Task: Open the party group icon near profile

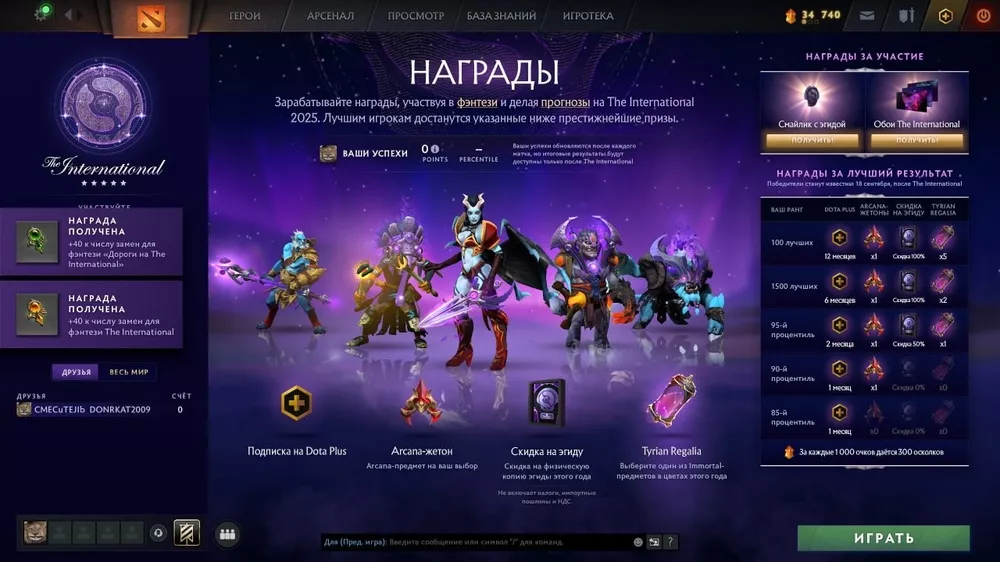Action: tap(227, 534)
